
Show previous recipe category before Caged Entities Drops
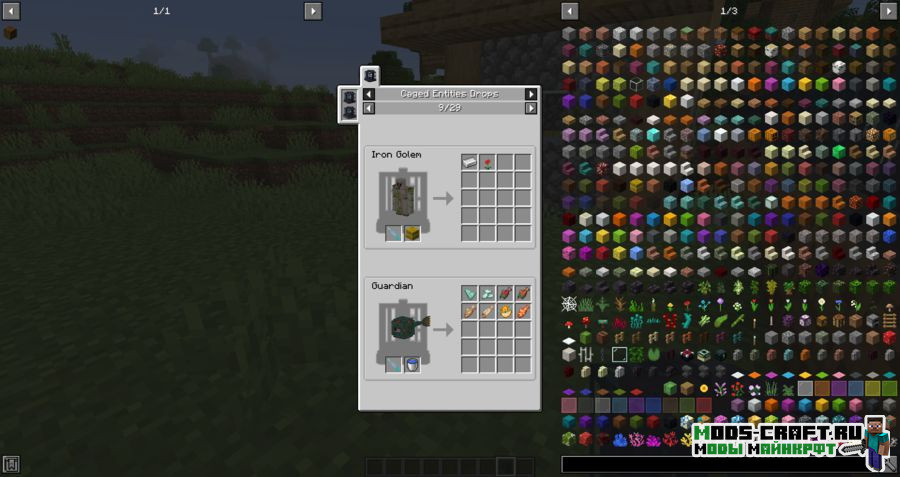[x=369, y=94]
